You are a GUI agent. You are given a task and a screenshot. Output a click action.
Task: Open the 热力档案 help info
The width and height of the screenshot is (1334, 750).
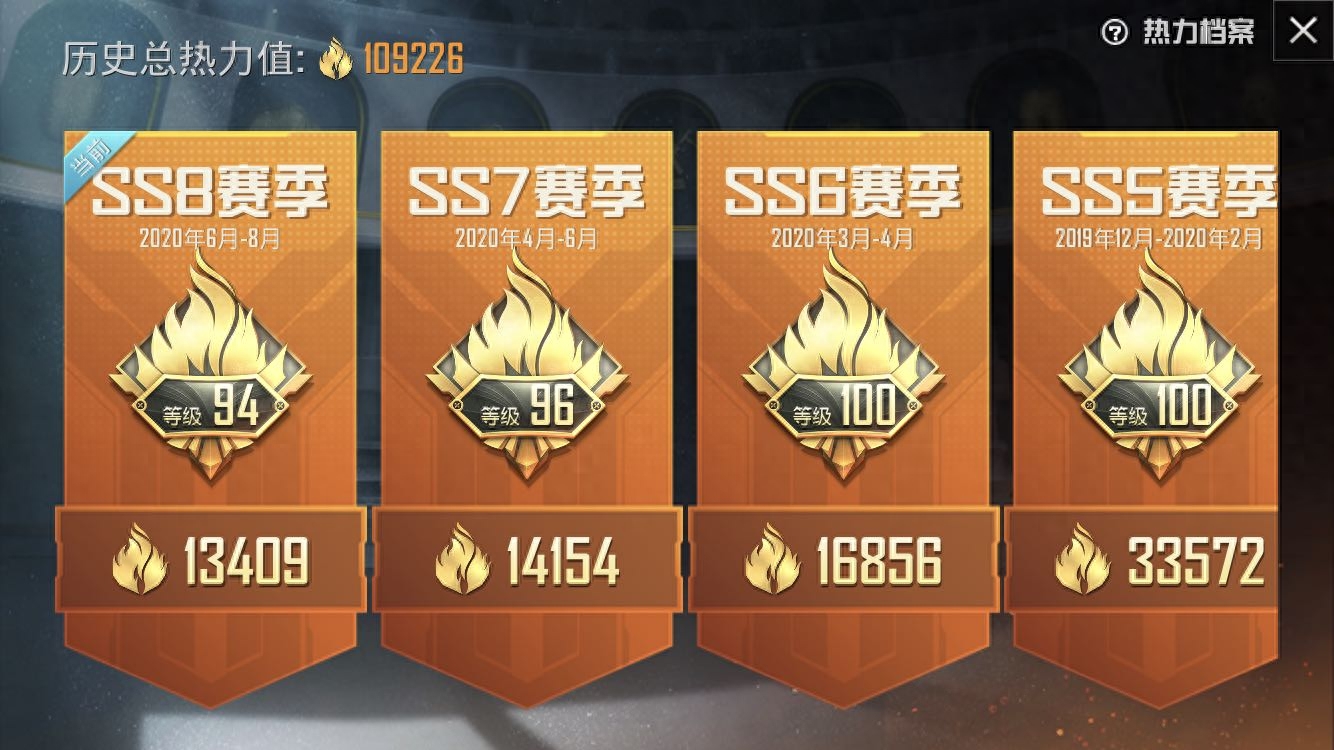[x=1180, y=33]
